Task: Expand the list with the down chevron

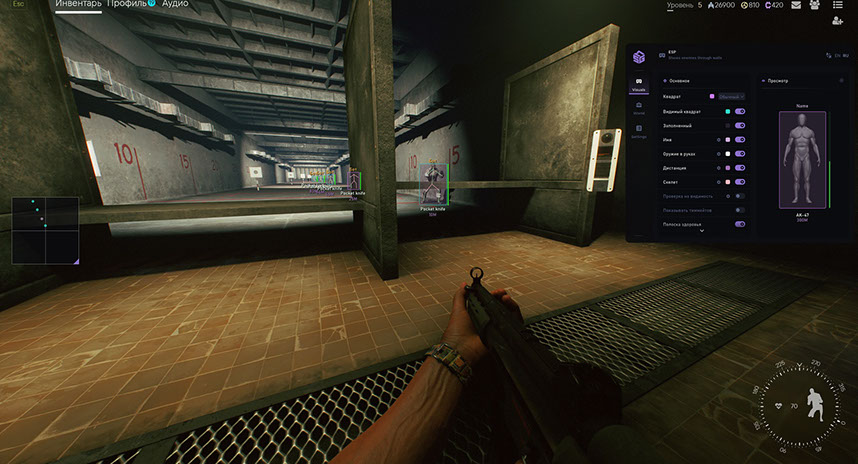Action: 702,231
